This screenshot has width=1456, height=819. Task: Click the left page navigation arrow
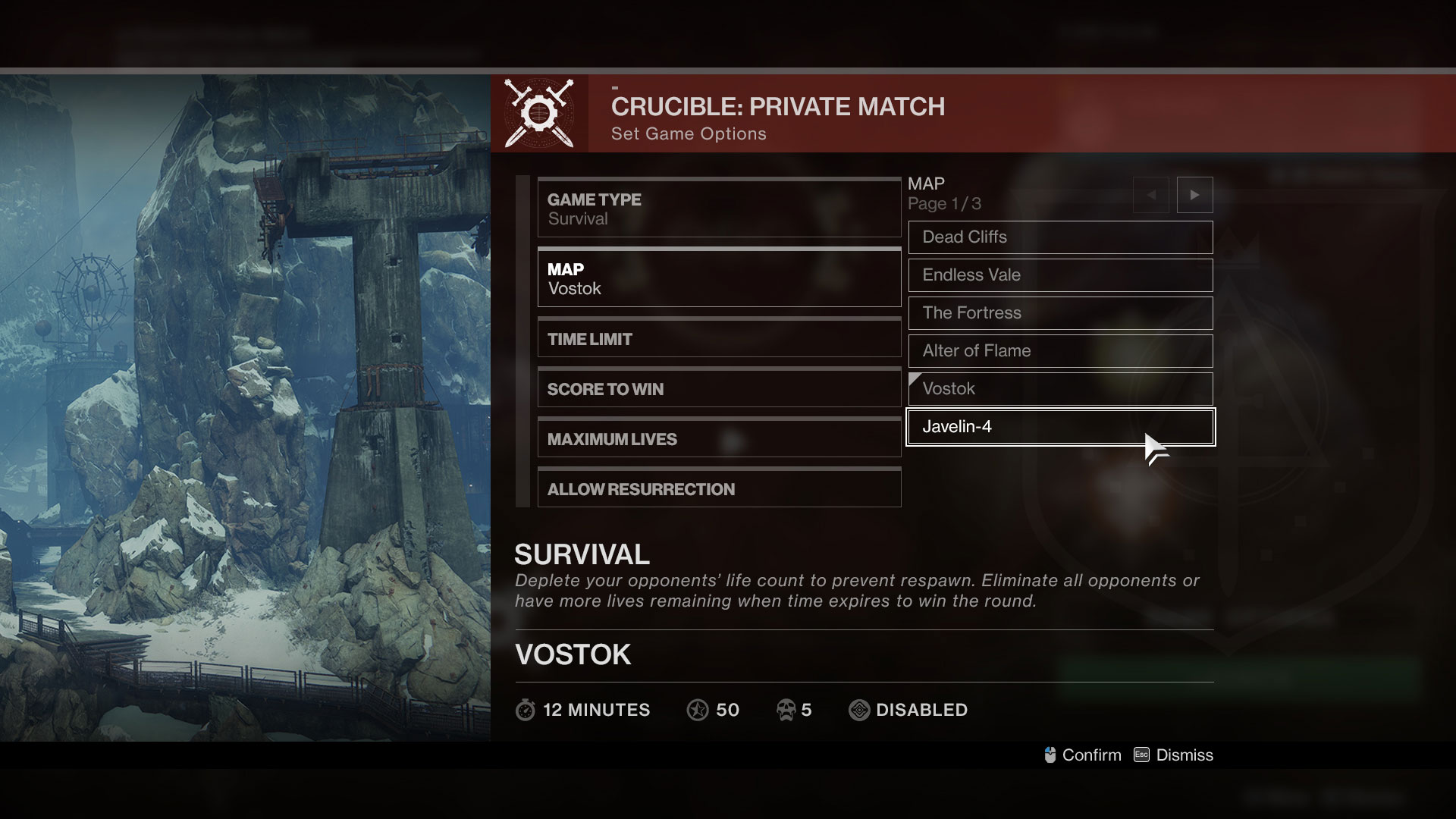point(1151,195)
